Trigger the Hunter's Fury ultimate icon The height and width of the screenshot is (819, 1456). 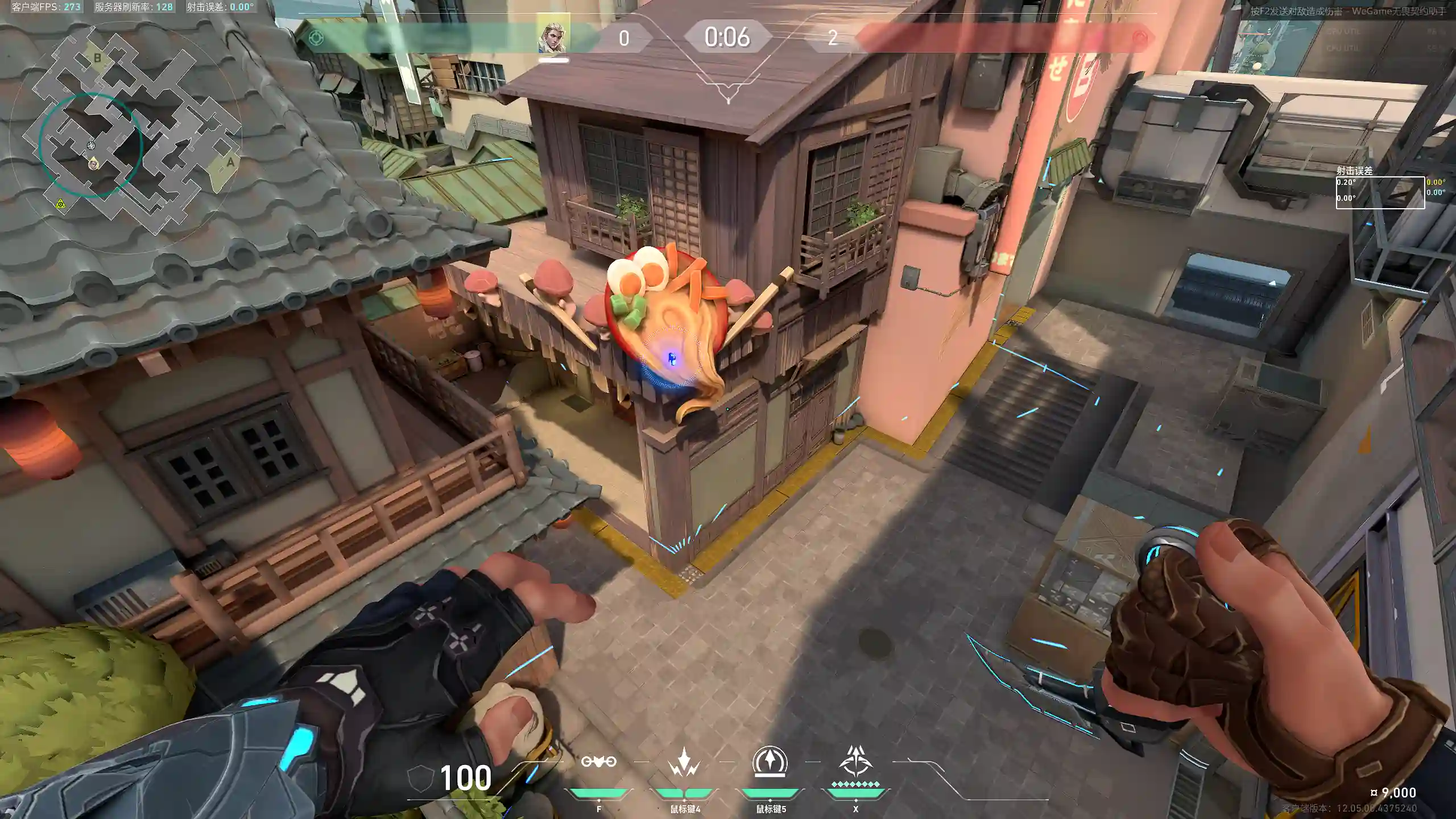coord(855,762)
